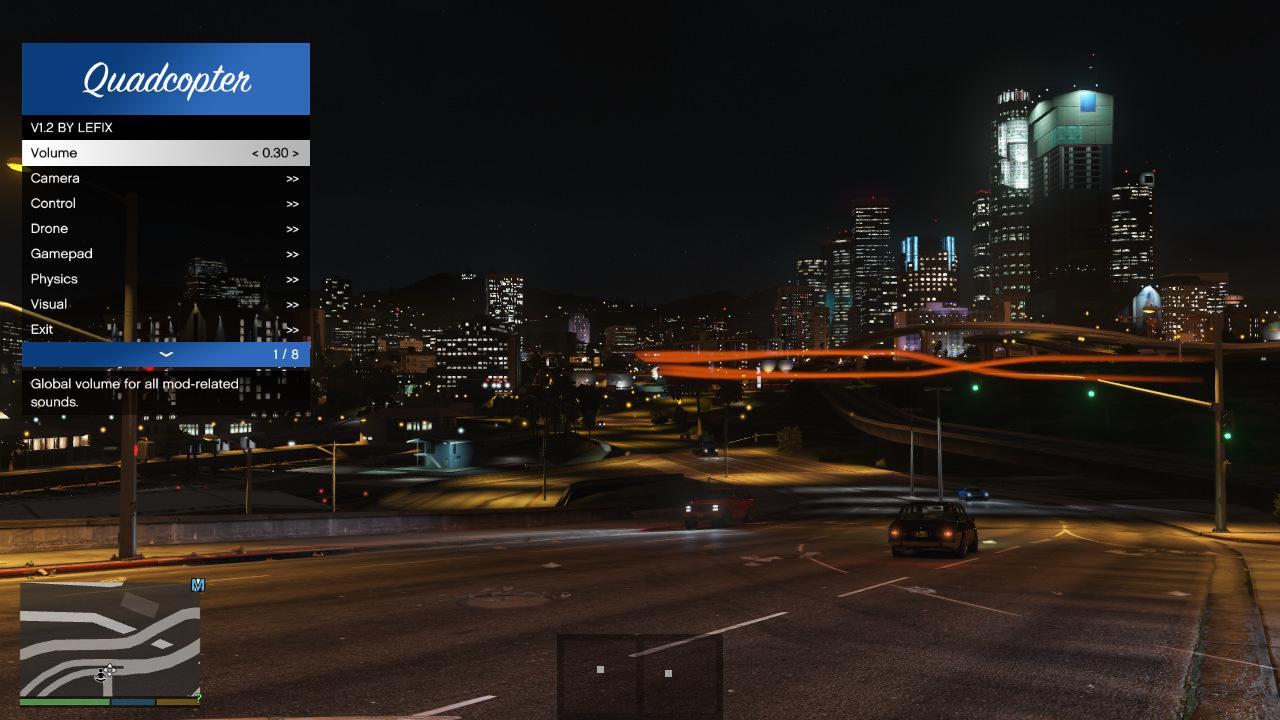Screen dimensions: 1280x720
Task: Open the Camera submenu
Action: tap(165, 178)
